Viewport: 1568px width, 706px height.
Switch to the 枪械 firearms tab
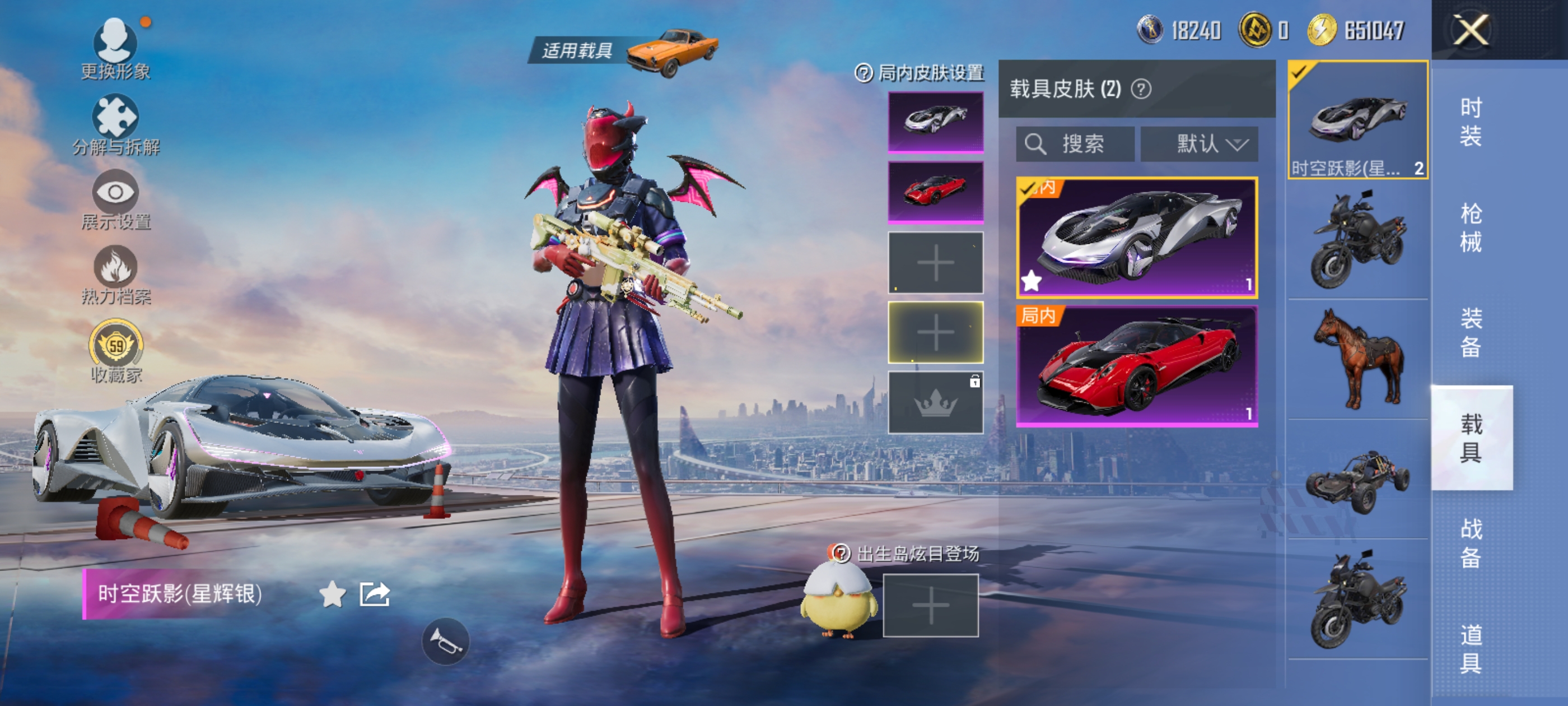[x=1471, y=228]
